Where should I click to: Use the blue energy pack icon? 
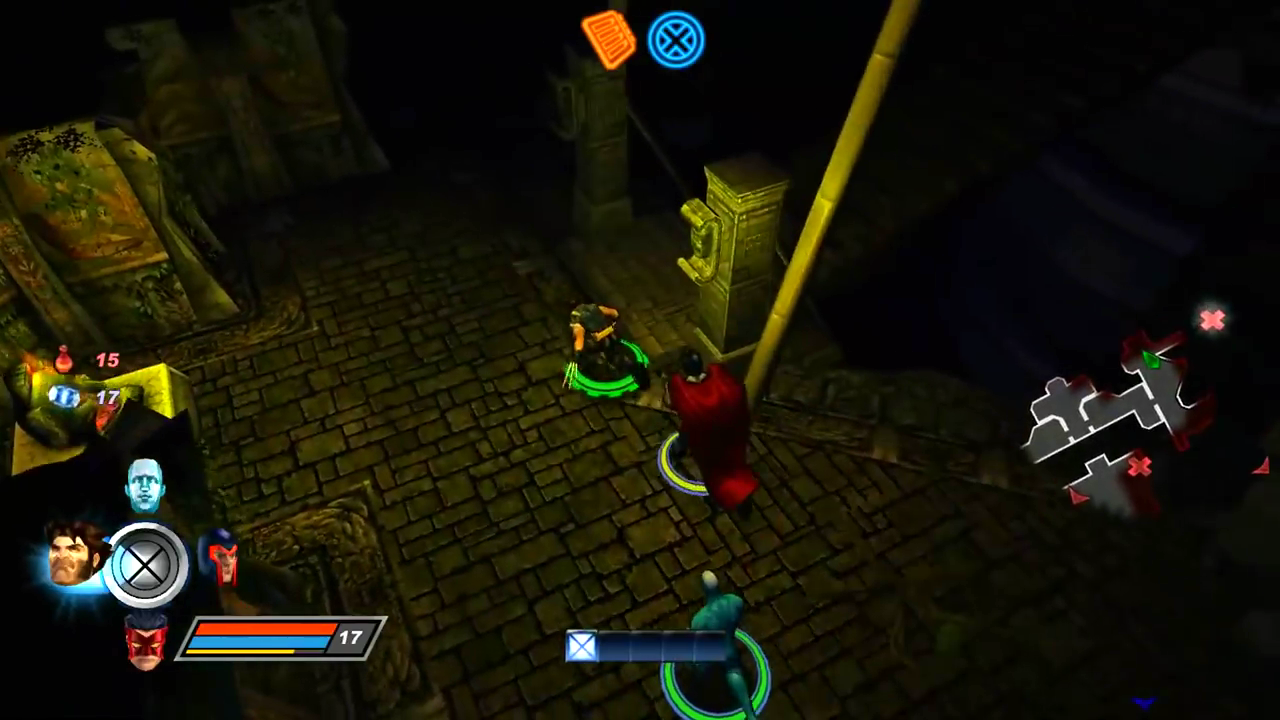[x=65, y=397]
